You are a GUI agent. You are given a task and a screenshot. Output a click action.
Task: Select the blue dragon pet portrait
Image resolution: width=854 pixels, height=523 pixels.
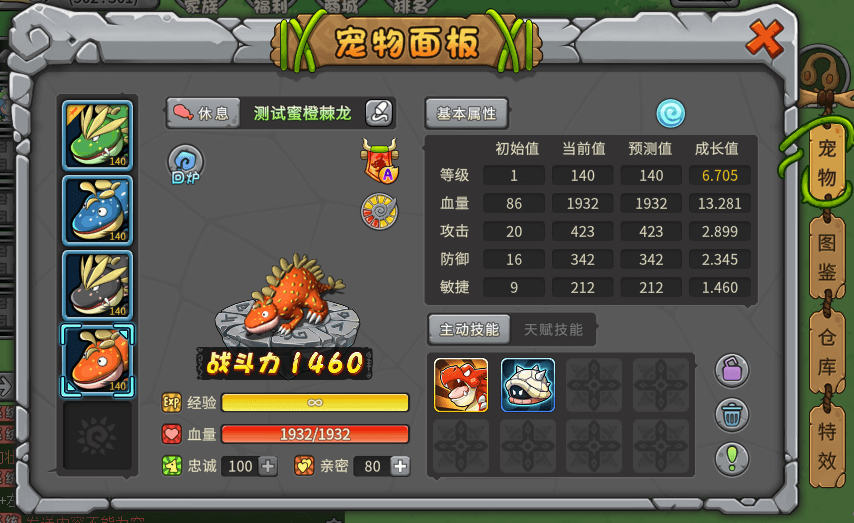(97, 210)
